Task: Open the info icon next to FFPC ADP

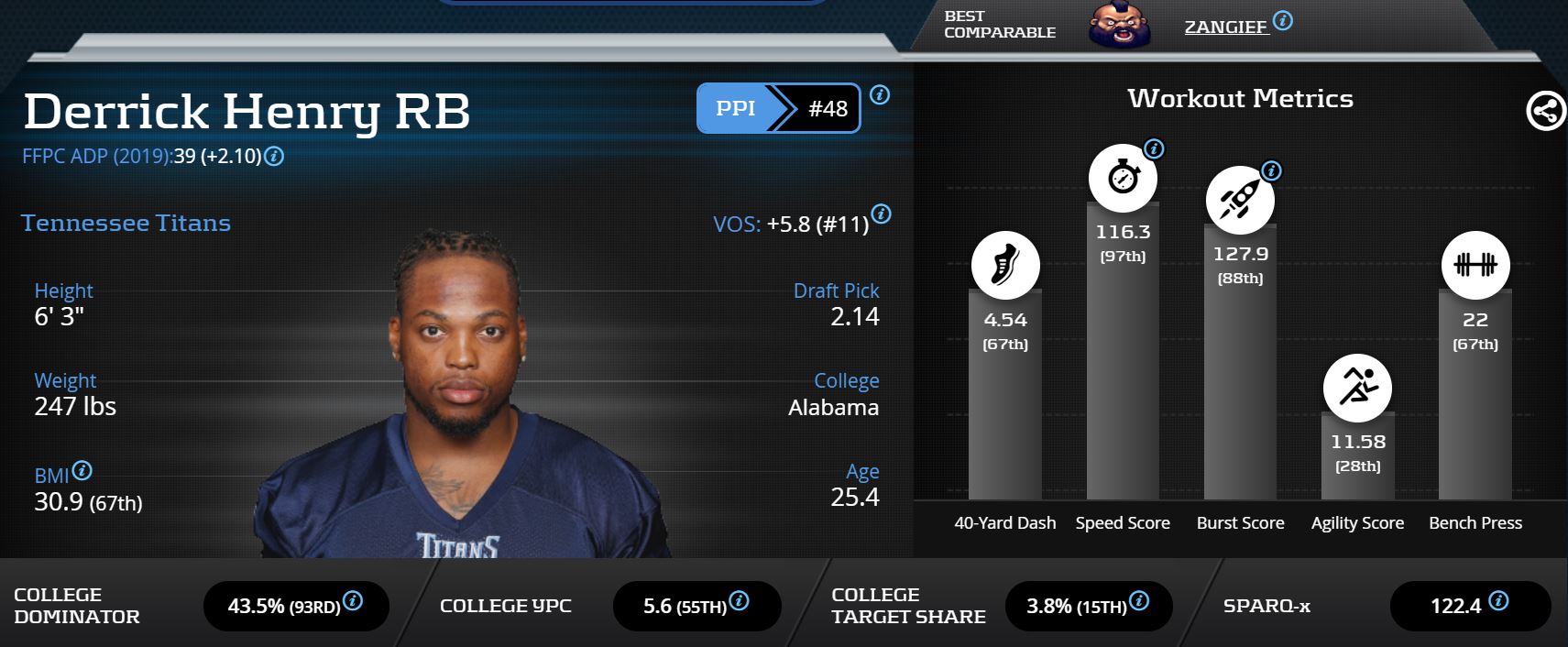Action: point(274,157)
